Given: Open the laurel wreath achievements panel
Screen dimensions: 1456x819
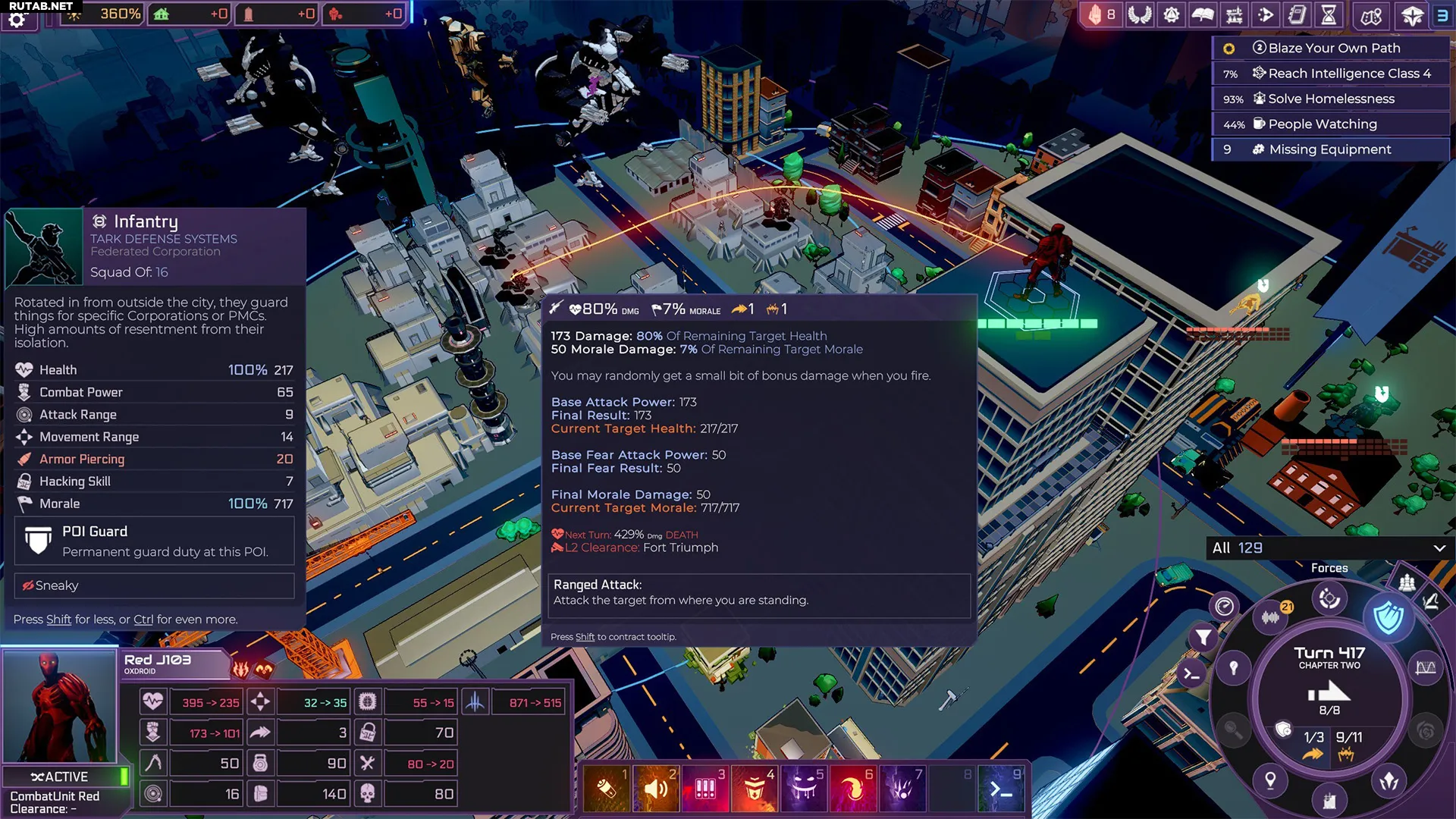Looking at the screenshot, I should pos(1139,15).
